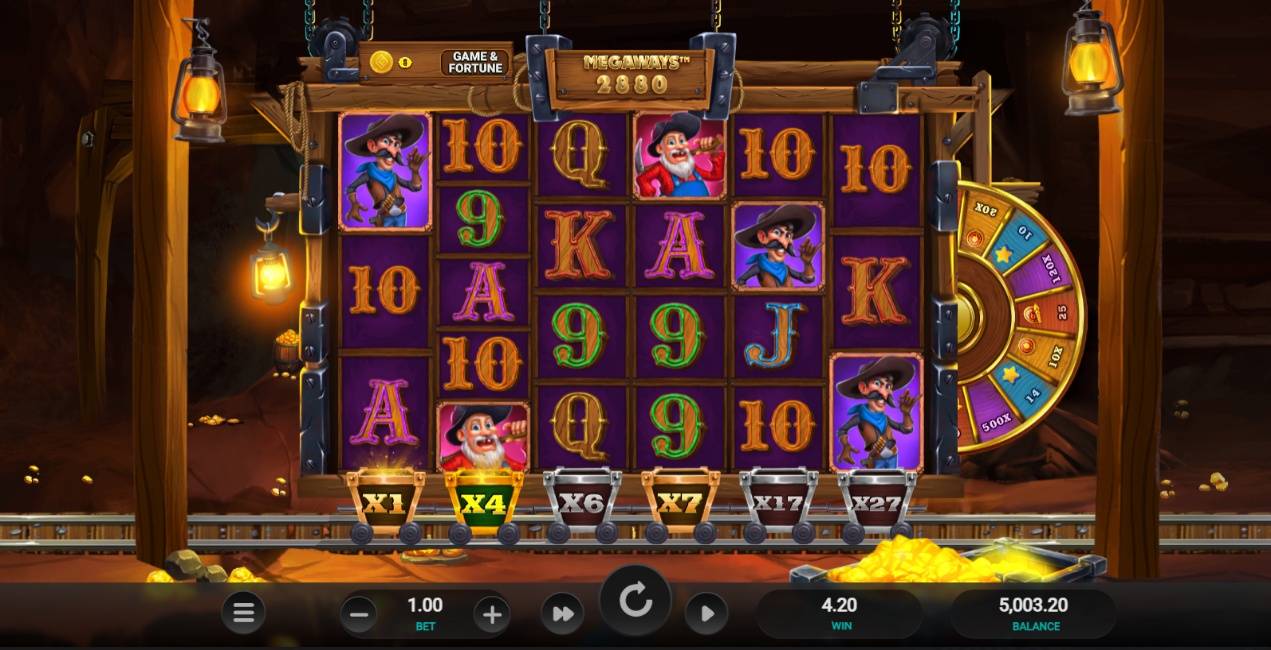Spin the reels with the circular arrow button

(x=635, y=603)
